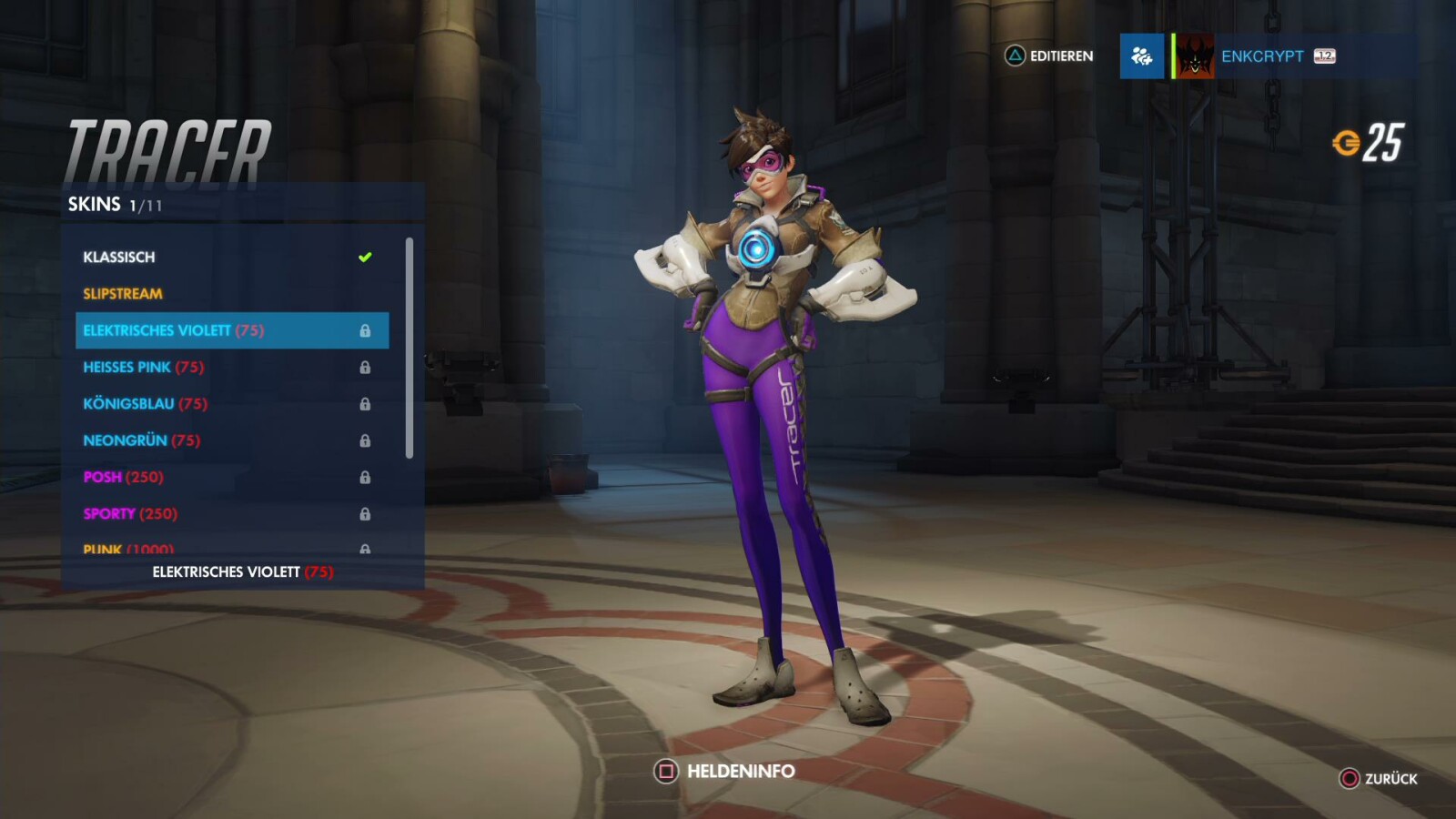1456x819 pixels.
Task: Select the Slipstream skin
Action: tap(123, 293)
